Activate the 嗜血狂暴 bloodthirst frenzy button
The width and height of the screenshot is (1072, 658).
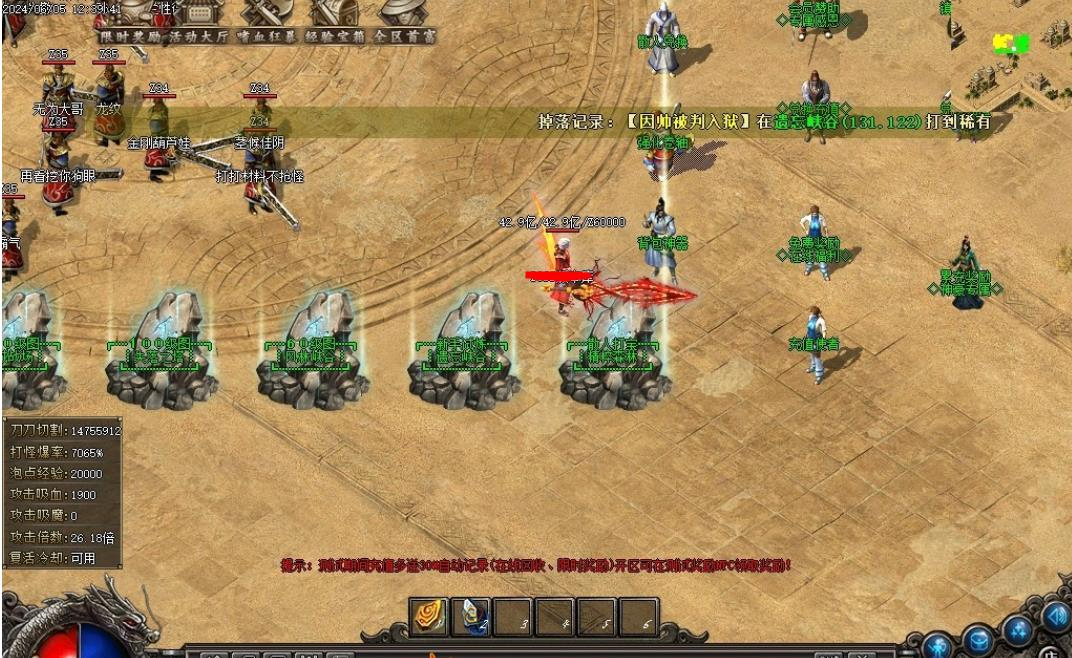click(266, 36)
